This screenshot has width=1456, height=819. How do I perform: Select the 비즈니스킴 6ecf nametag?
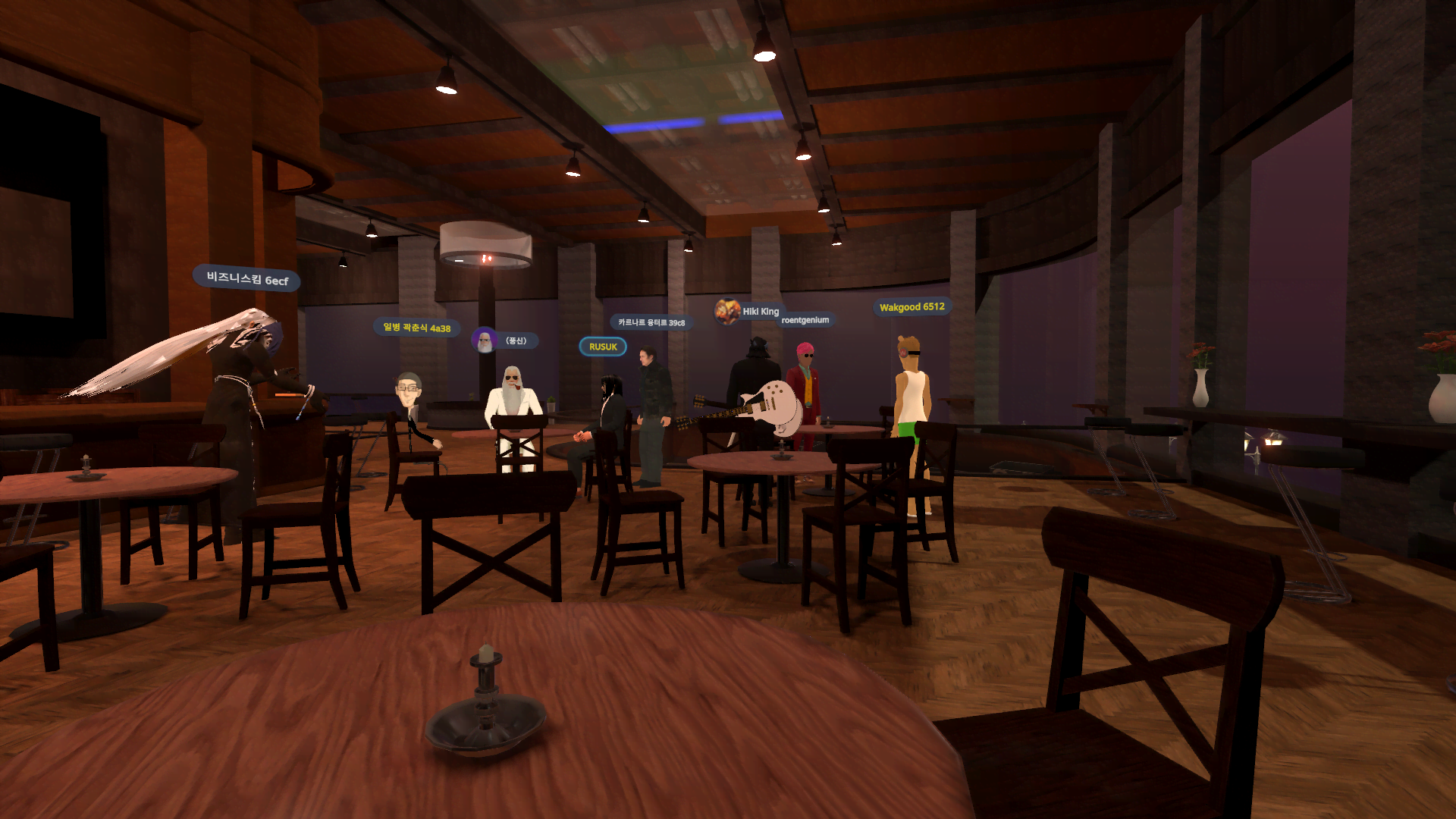(247, 278)
